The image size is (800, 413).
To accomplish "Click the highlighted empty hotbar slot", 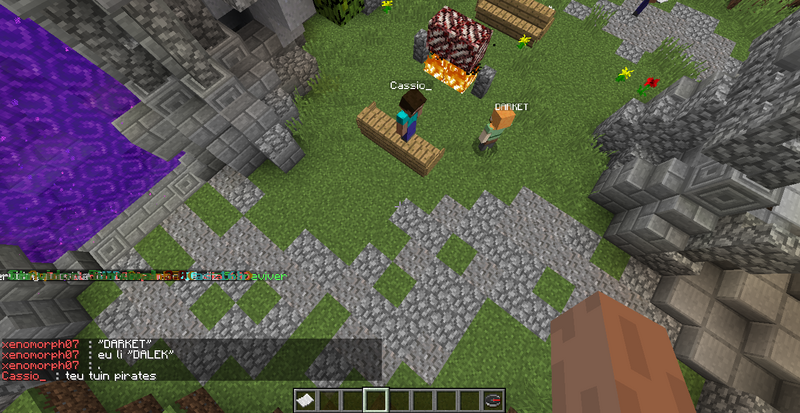I will (376, 401).
